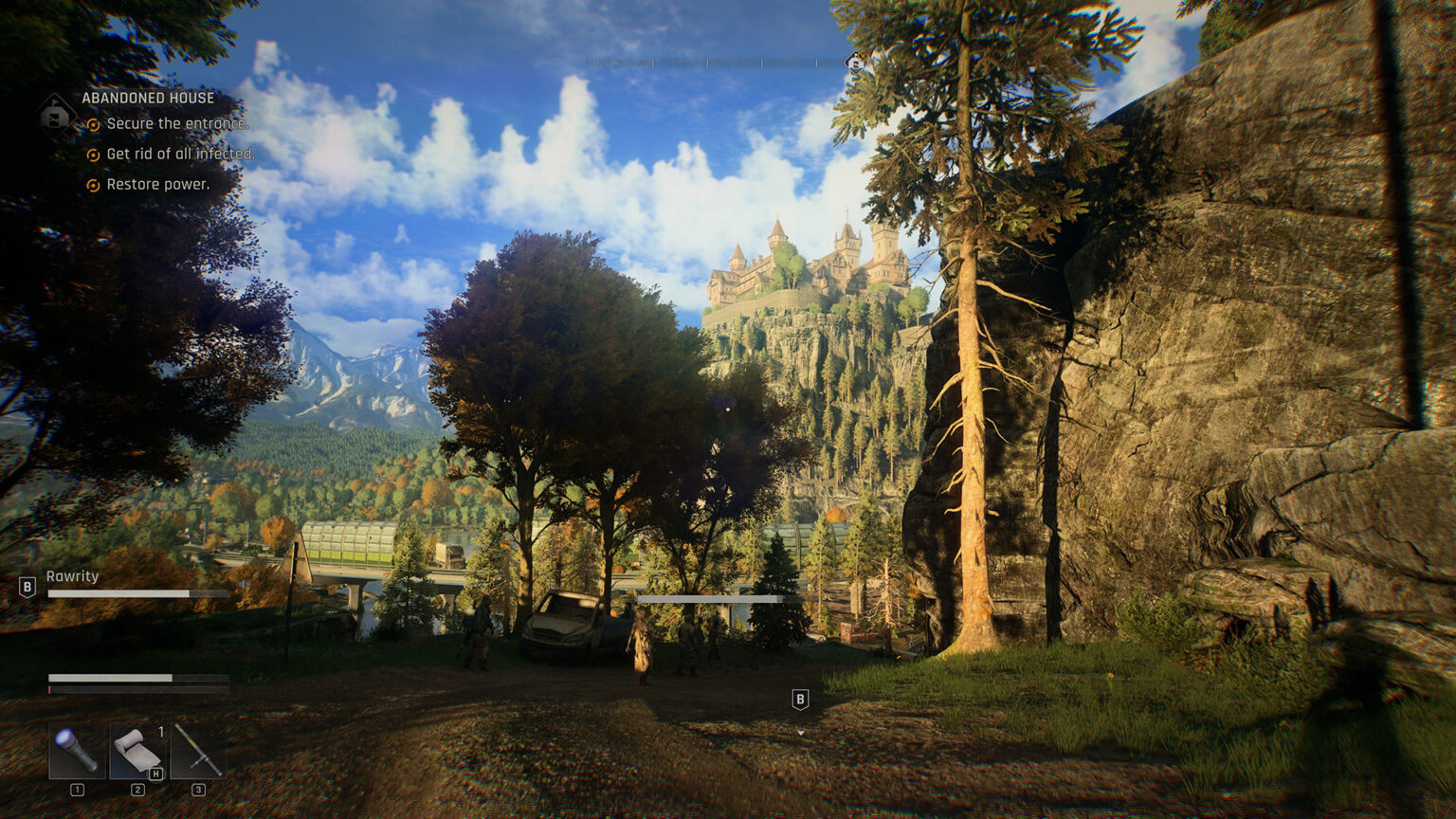Screen dimensions: 1456x819
Task: Open the objective entry 'Restore power'
Action: click(157, 184)
